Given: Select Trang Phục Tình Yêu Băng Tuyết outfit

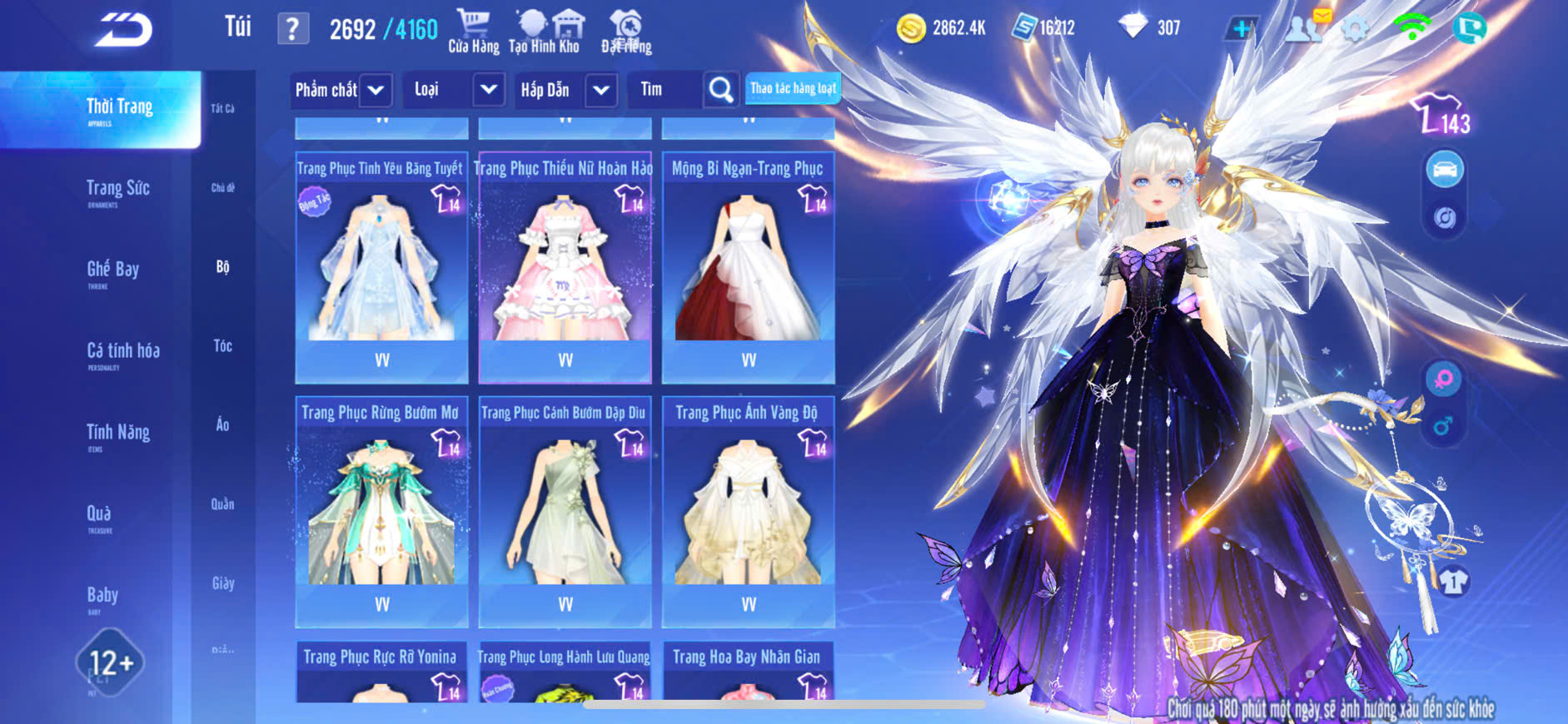Looking at the screenshot, I should pos(381,266).
